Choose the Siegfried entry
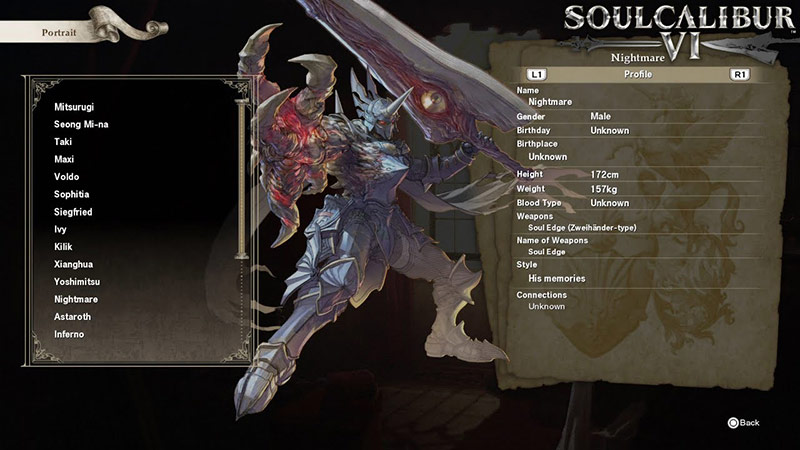This screenshot has height=450, width=800. (x=73, y=212)
